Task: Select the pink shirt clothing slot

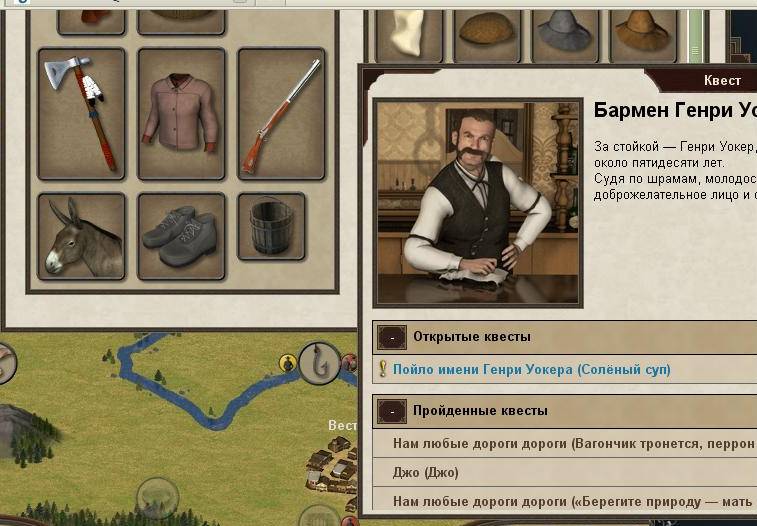Action: (181, 112)
